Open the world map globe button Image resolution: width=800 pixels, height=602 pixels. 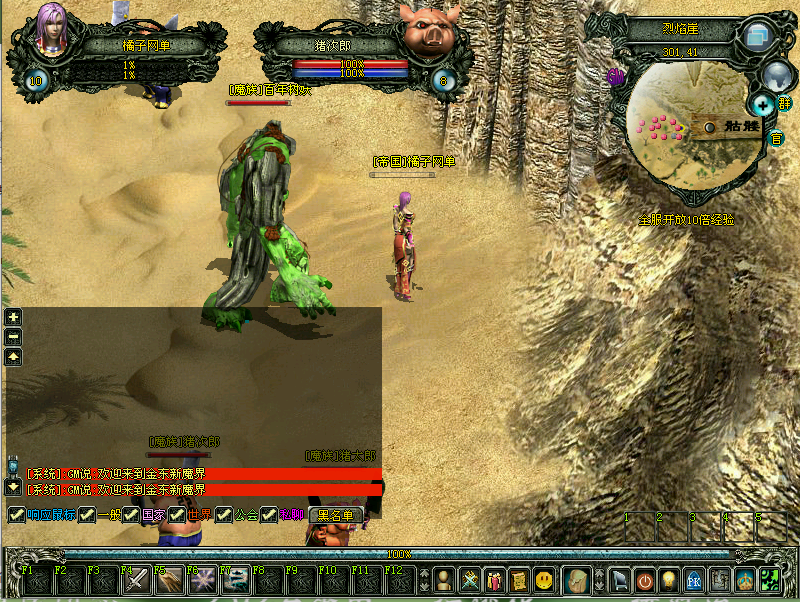(x=778, y=75)
